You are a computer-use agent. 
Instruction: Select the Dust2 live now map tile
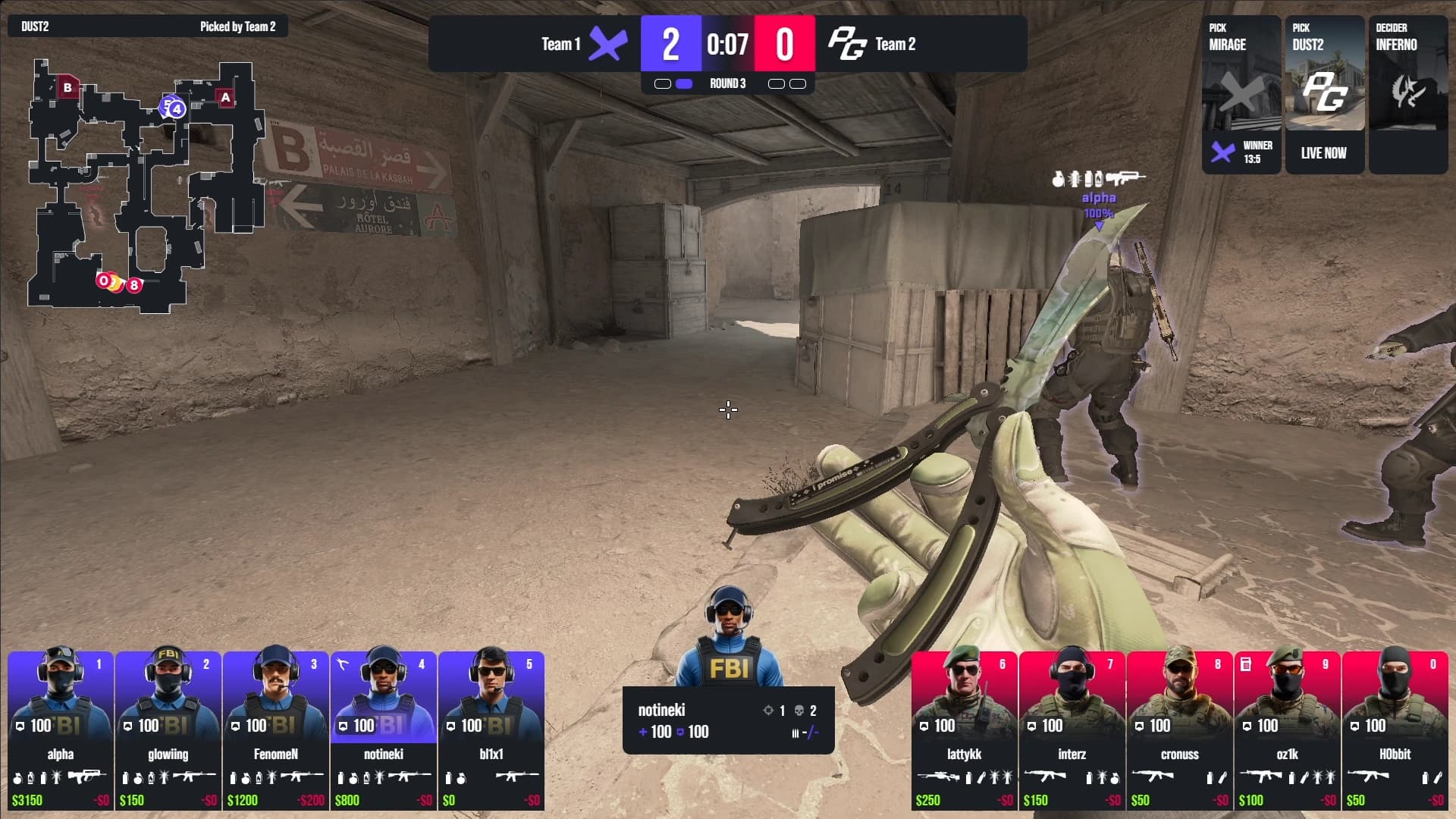[x=1324, y=95]
